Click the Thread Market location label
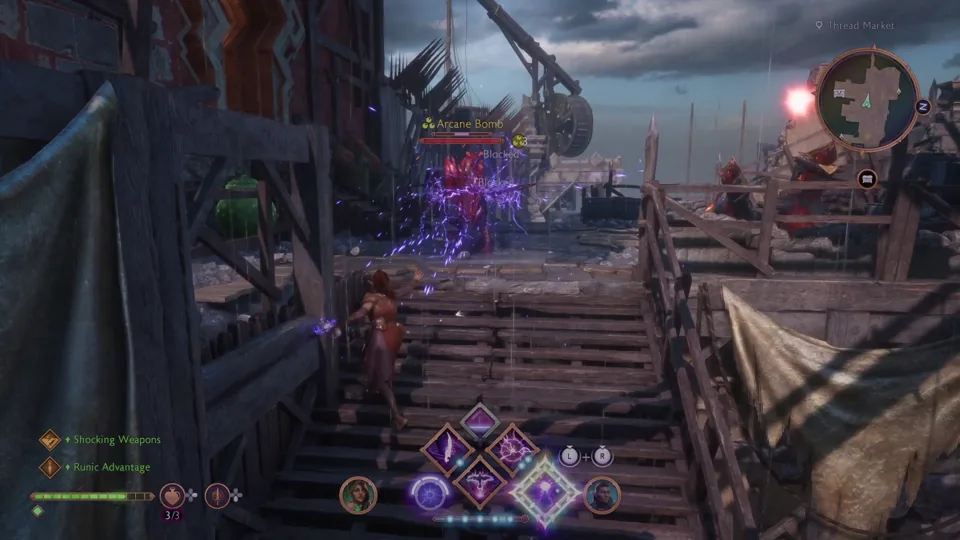Viewport: 960px width, 540px height. coord(859,25)
